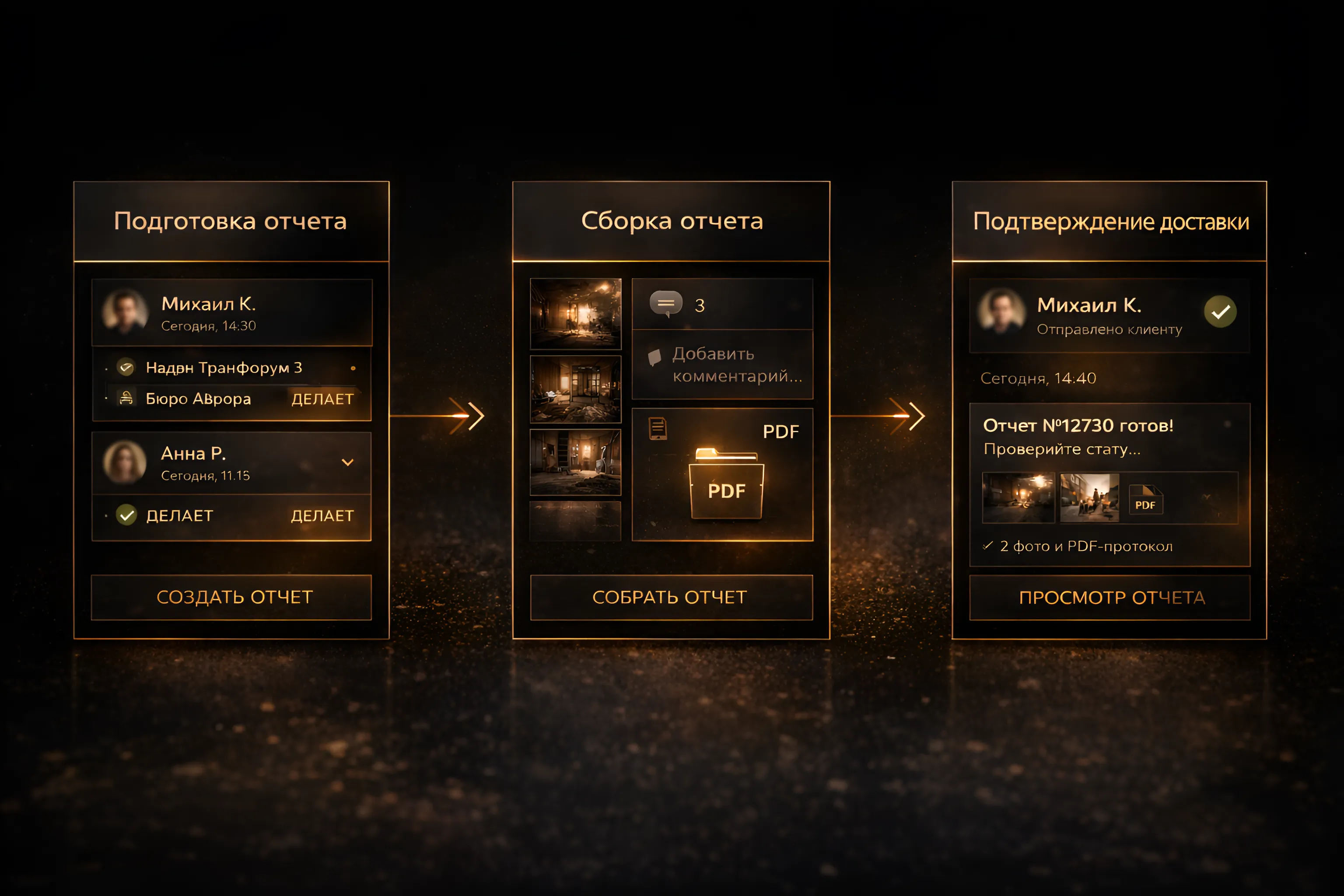Expand the Анна Р. dropdown chevron
This screenshot has width=1344, height=896.
click(x=347, y=462)
